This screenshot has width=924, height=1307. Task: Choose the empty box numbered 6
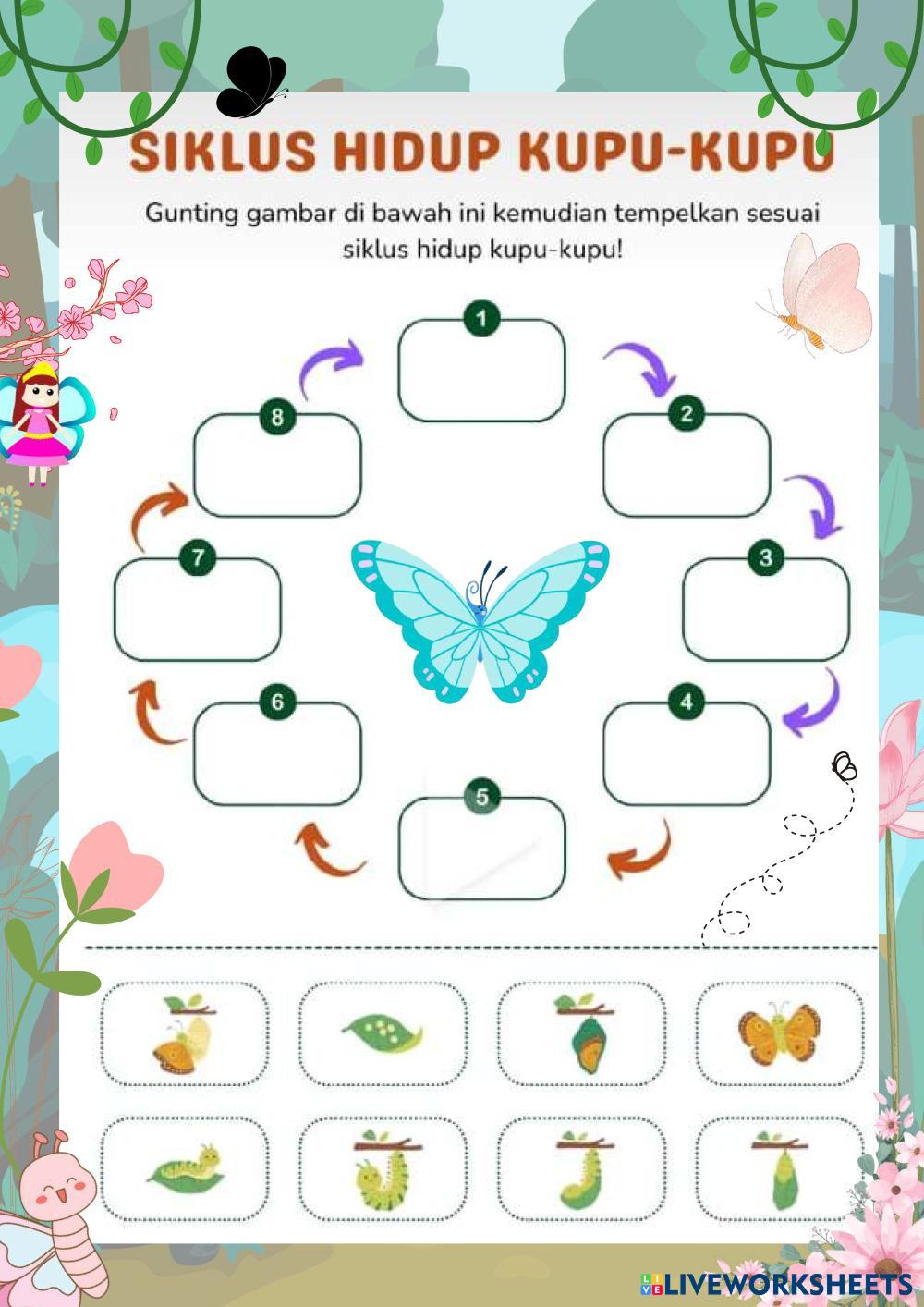tap(277, 754)
